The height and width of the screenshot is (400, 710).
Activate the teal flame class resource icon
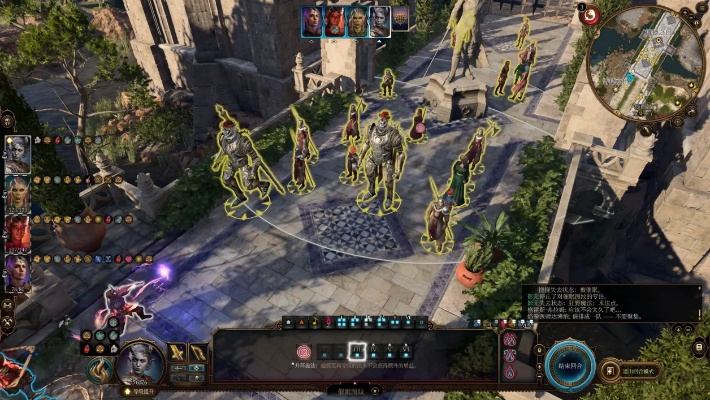(x=100, y=372)
